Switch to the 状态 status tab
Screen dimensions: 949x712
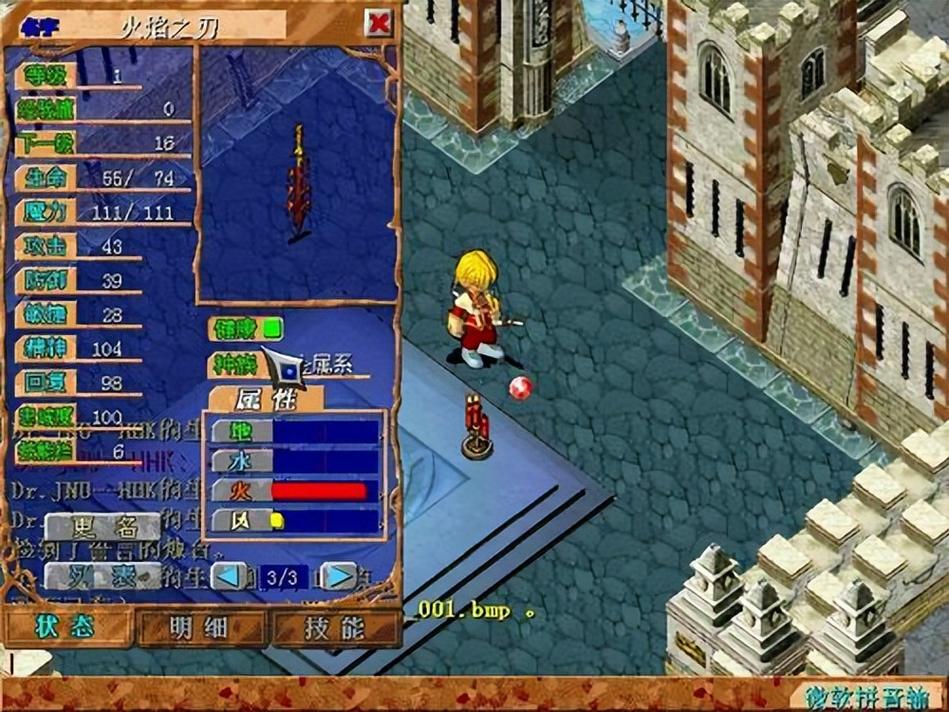coord(66,627)
